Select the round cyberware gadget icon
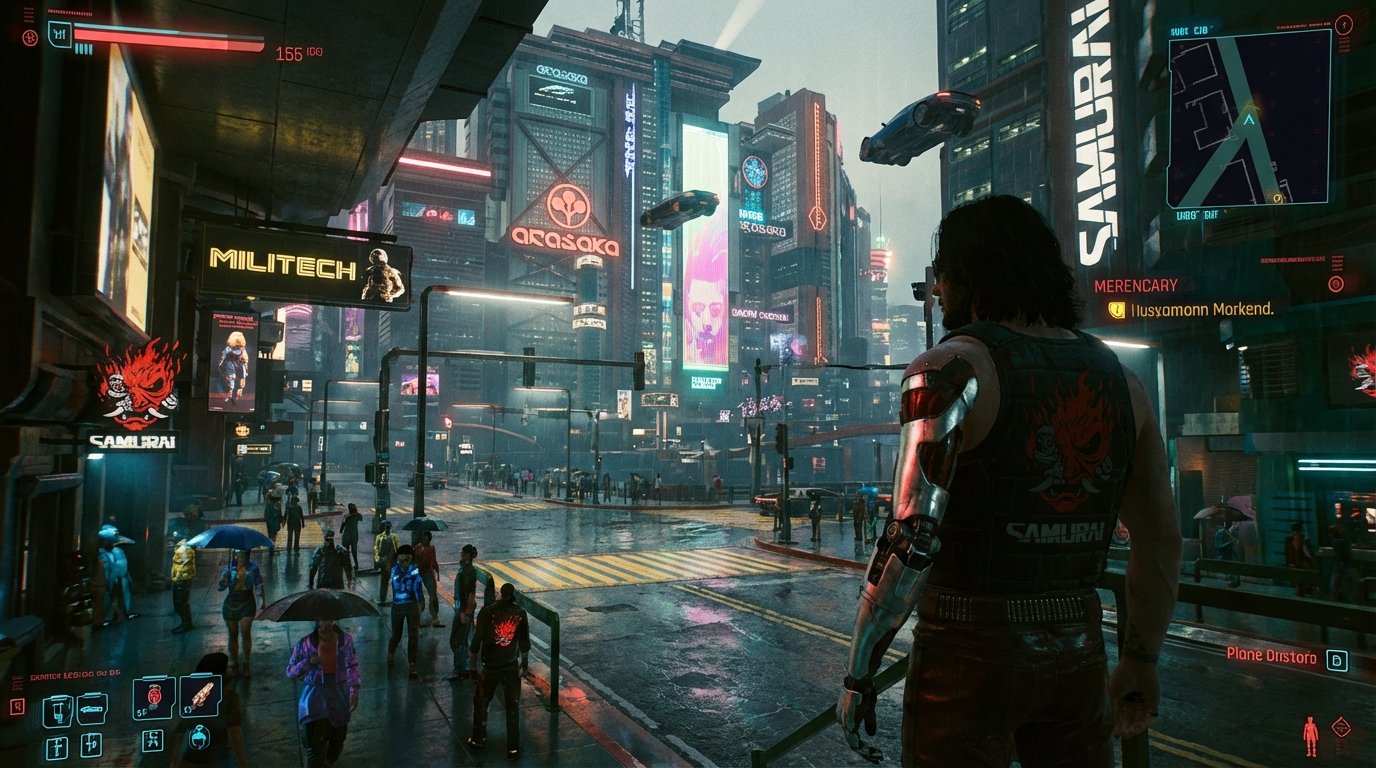This screenshot has height=768, width=1376. 199,739
